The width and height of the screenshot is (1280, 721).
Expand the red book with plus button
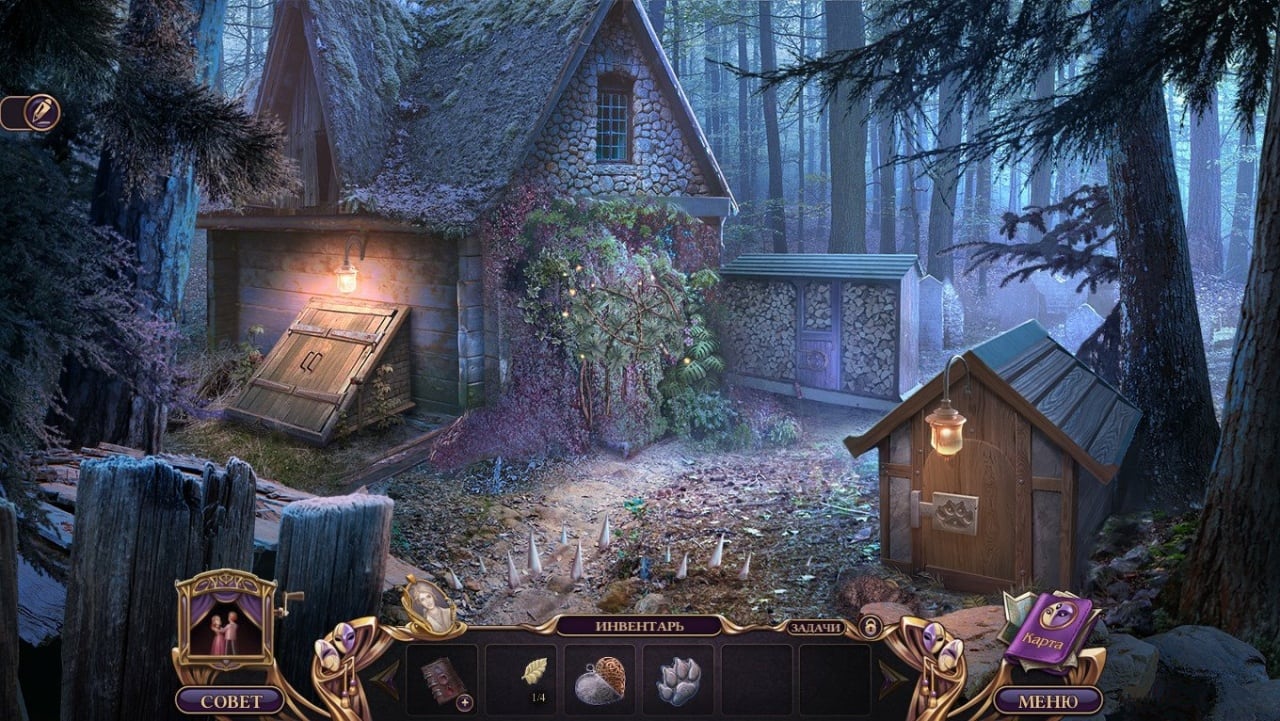pos(464,702)
